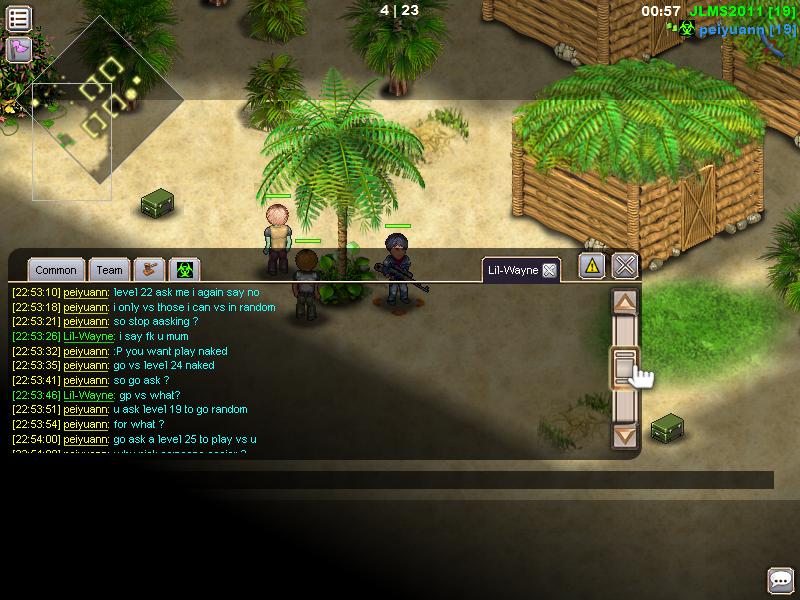
Task: Select the Lil-Wayne private chat tab
Action: tap(512, 270)
